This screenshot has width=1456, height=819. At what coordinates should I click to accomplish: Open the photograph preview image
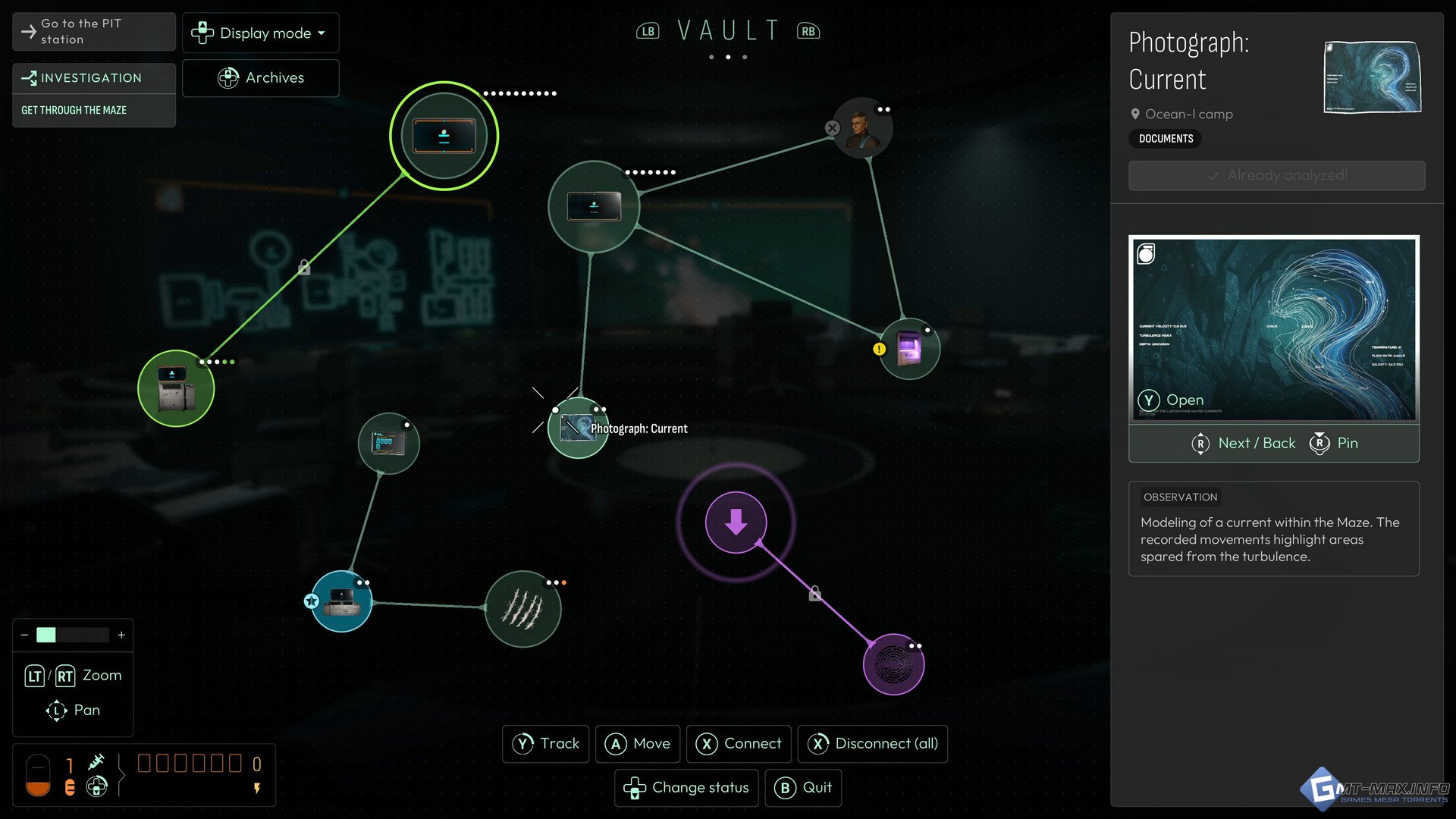pyautogui.click(x=1273, y=329)
